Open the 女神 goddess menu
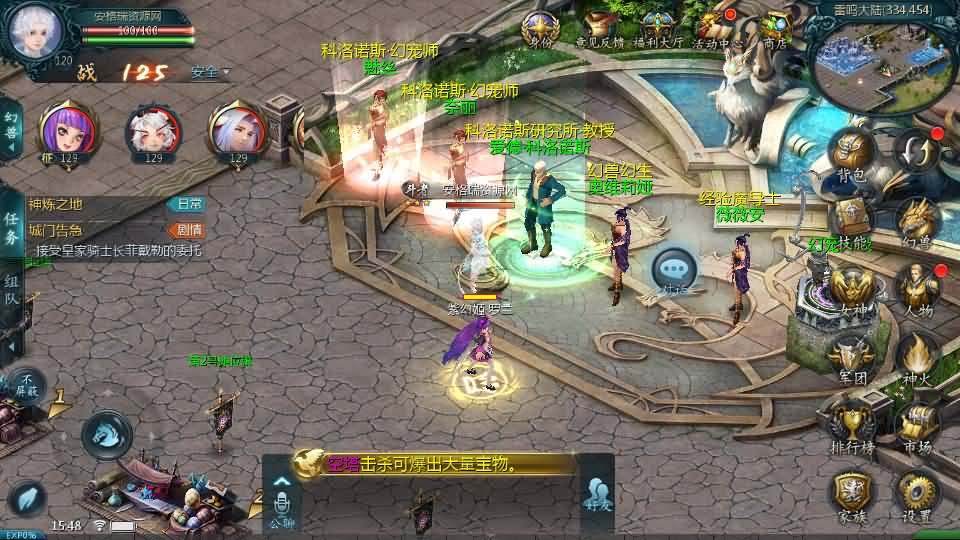Image resolution: width=960 pixels, height=540 pixels. point(851,288)
